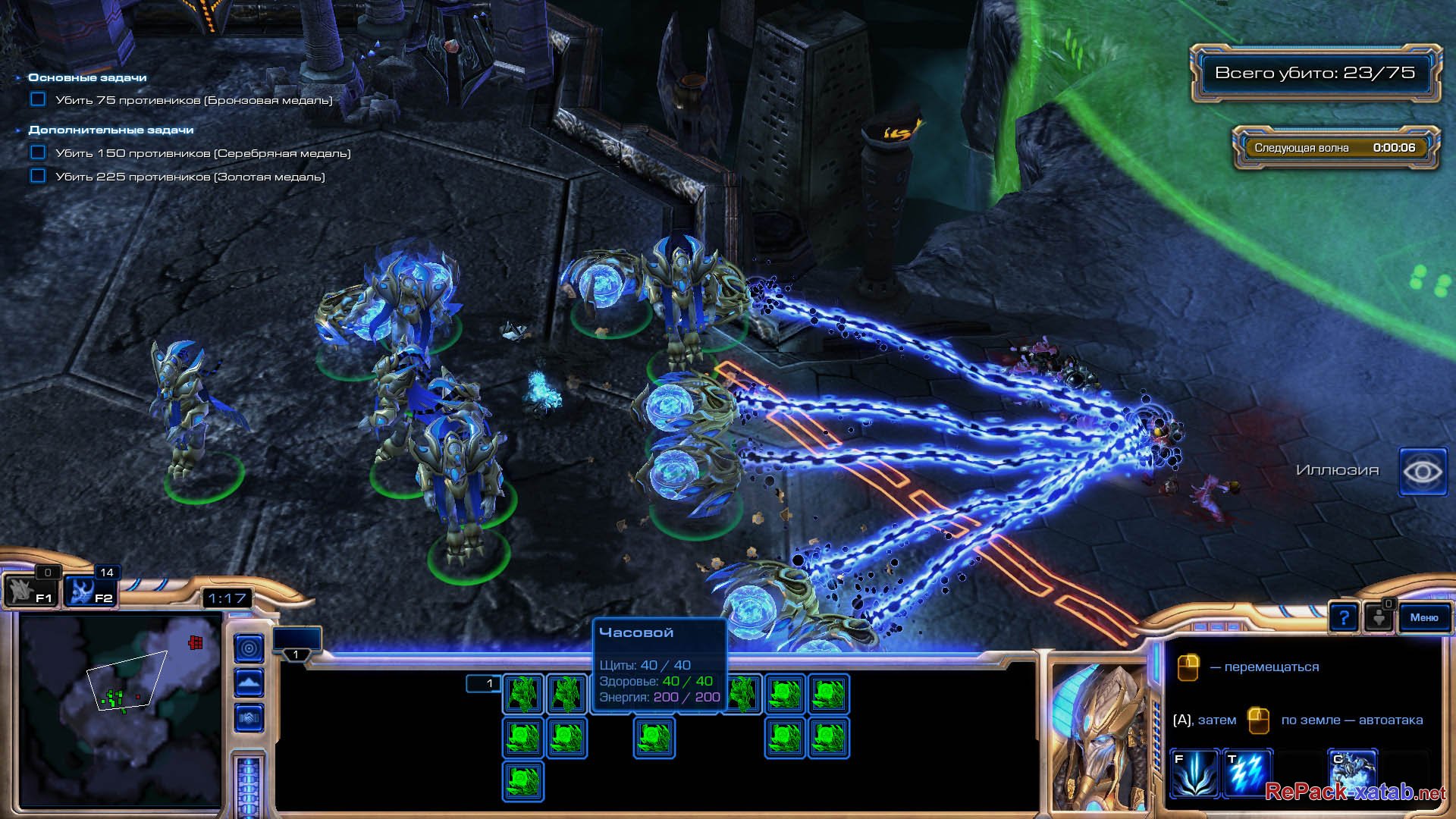Select all army units with F2 button
1456x819 pixels.
(x=89, y=591)
